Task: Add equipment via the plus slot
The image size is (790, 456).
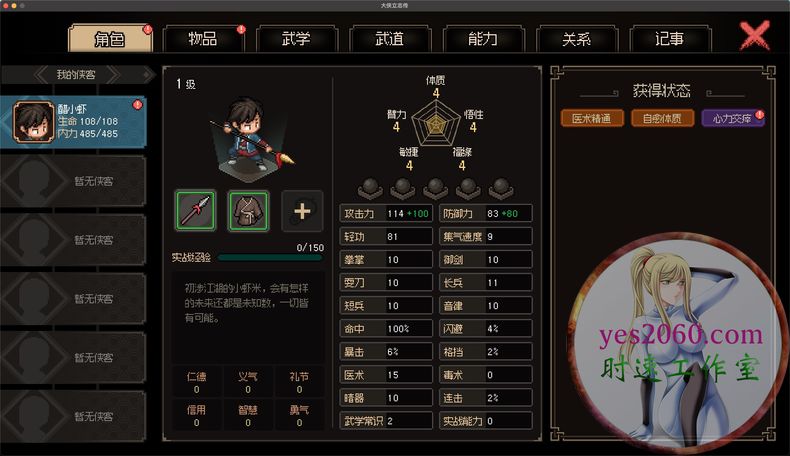Action: [302, 210]
